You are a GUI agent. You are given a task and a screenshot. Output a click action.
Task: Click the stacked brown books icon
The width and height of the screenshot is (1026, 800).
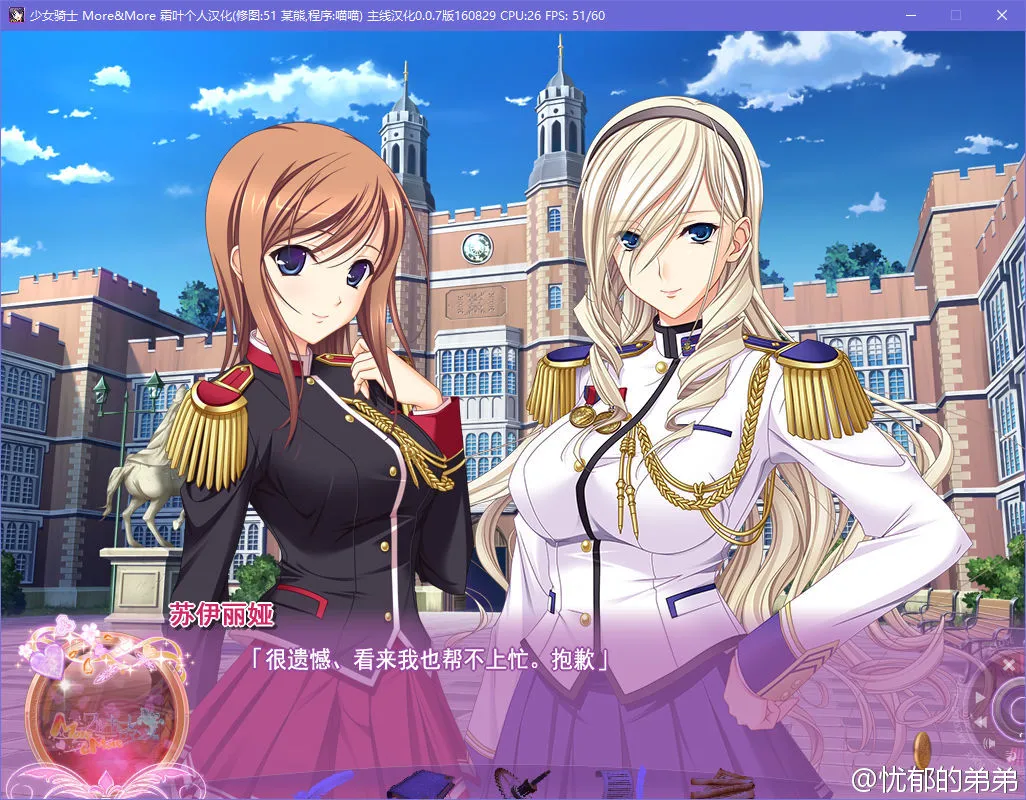[723, 780]
